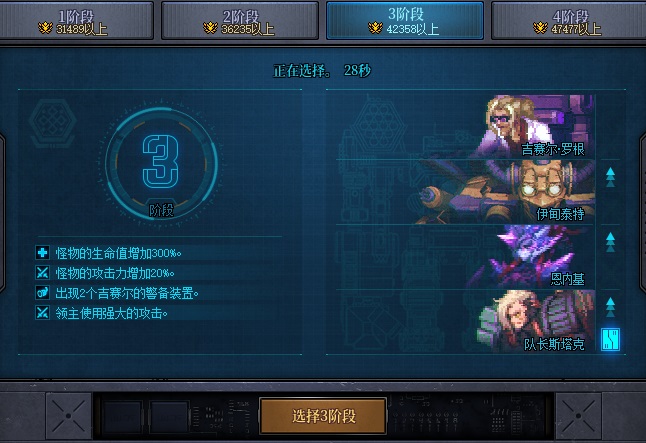This screenshot has height=443, width=646.
Task: Choose the 4阶段 tab
Action: tap(568, 21)
